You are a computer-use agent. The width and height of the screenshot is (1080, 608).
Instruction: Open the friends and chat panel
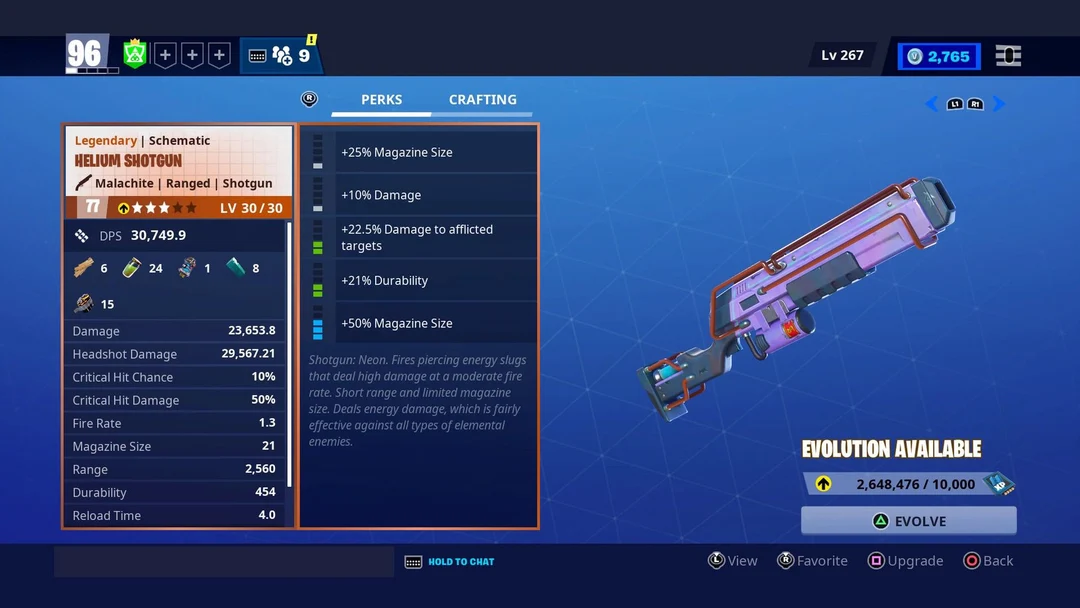point(281,56)
